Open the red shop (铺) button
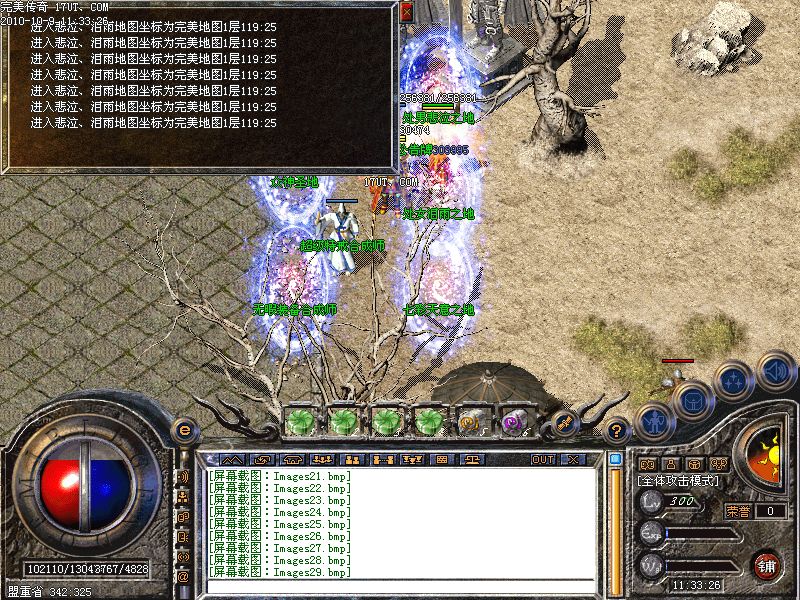 pos(767,563)
